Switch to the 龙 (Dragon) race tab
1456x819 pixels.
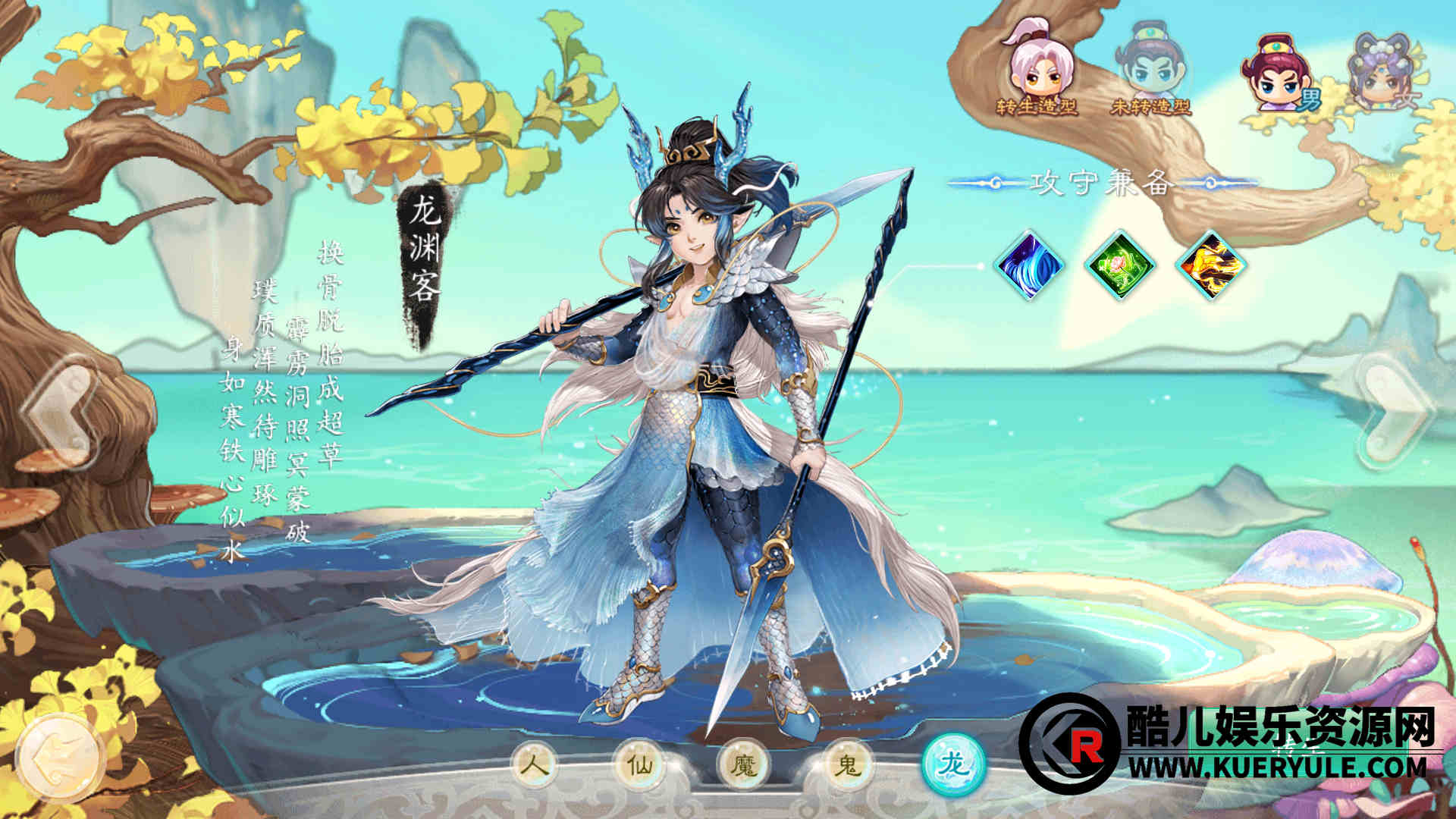tap(952, 764)
